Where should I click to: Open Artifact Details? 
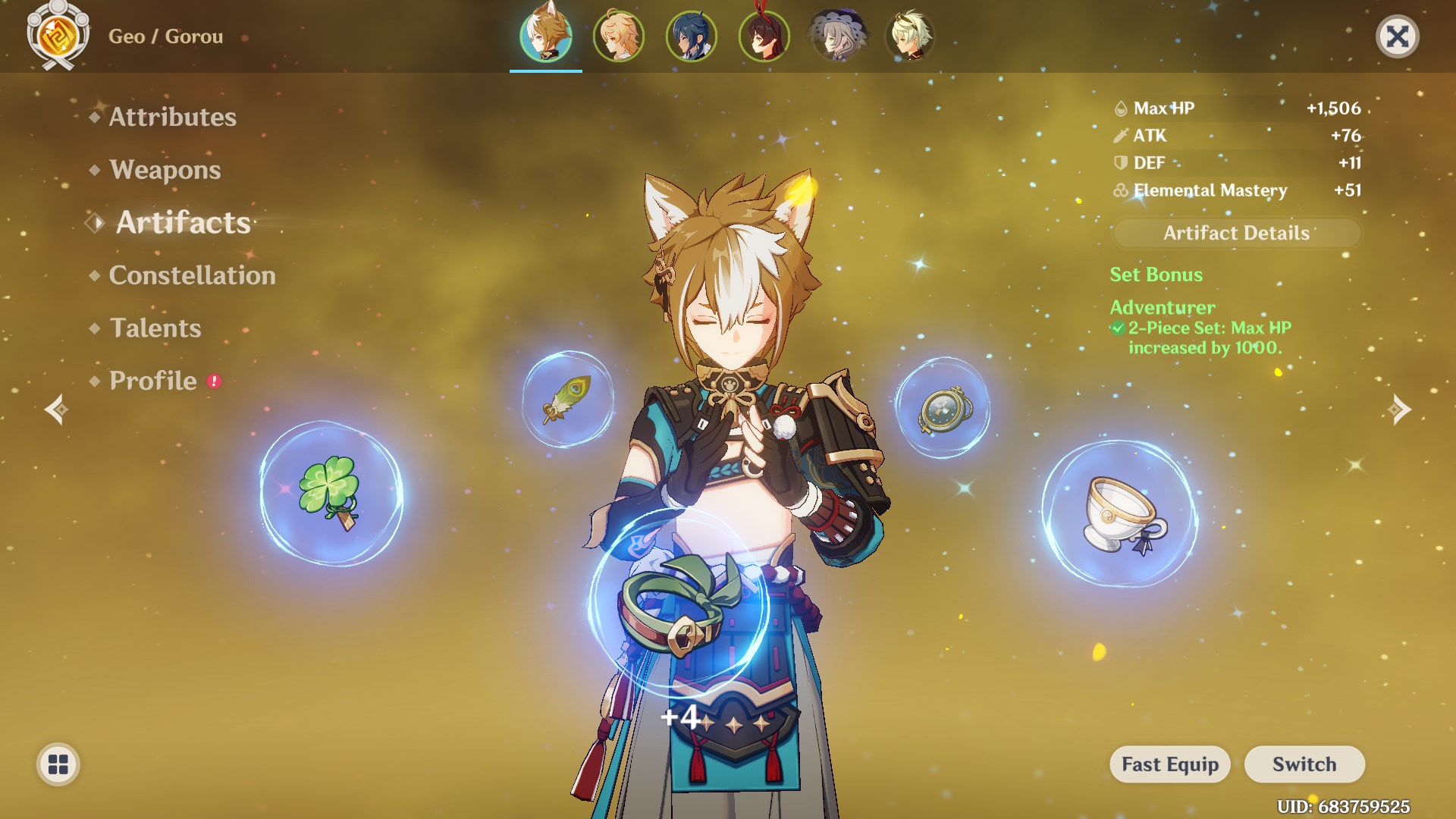[x=1235, y=233]
